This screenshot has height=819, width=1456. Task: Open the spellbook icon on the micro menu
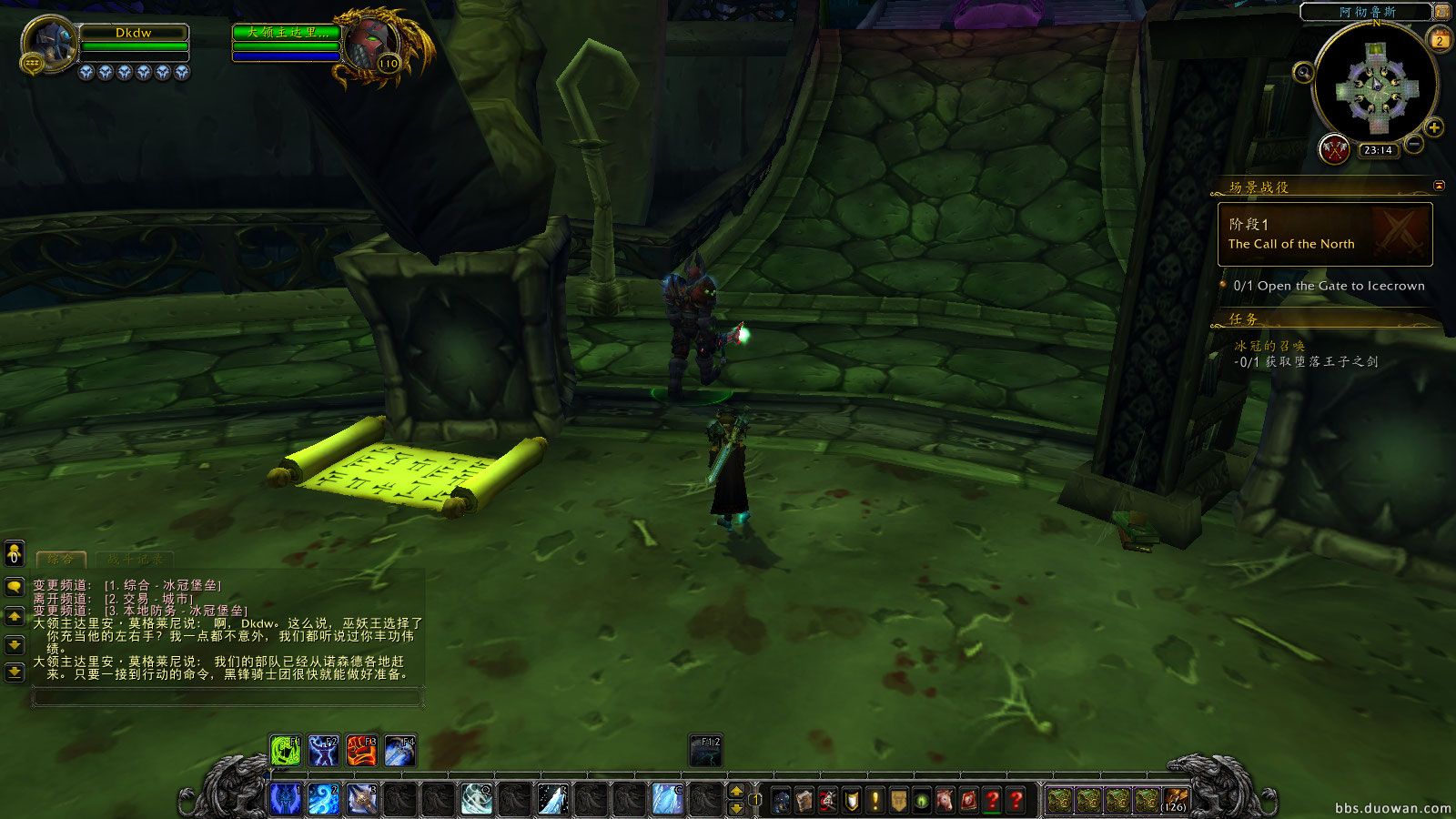coord(804,801)
